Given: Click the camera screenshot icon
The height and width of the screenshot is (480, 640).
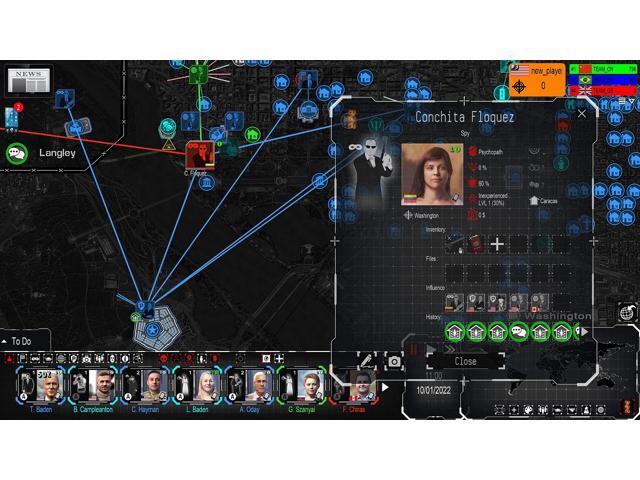Looking at the screenshot, I should (394, 361).
